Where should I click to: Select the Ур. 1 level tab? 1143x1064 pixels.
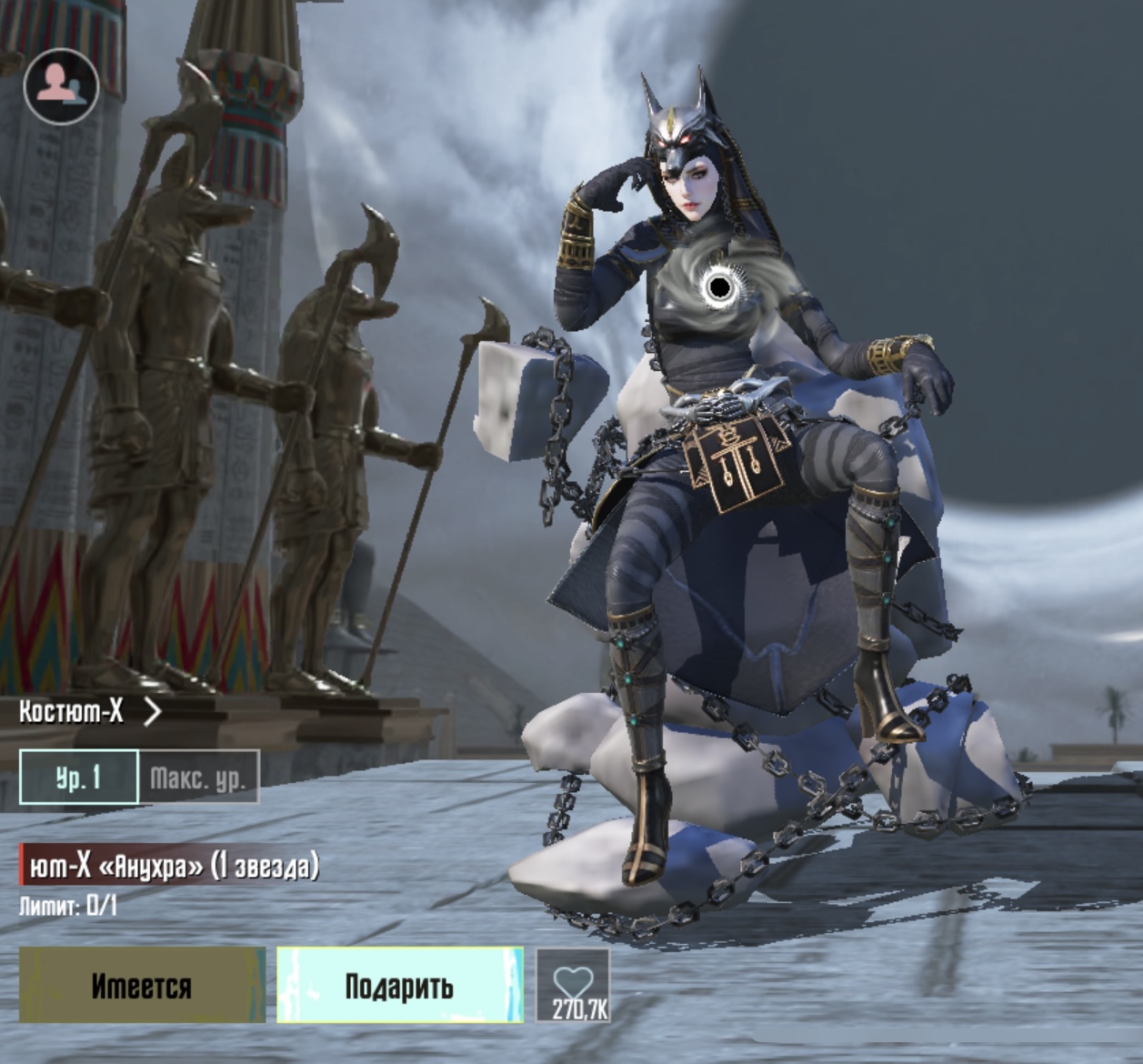click(x=79, y=778)
